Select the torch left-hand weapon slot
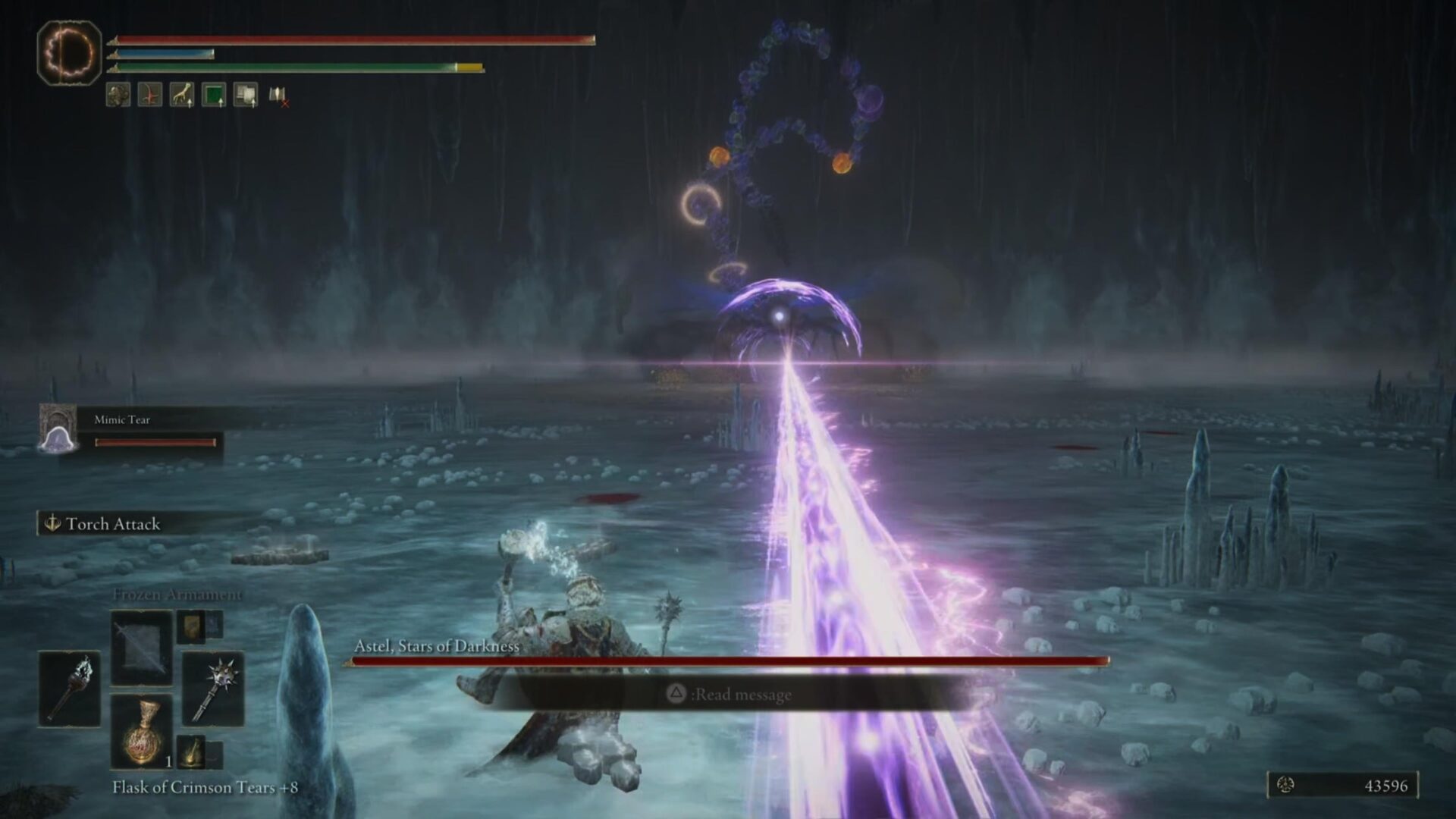The image size is (1456, 819). coord(70,689)
